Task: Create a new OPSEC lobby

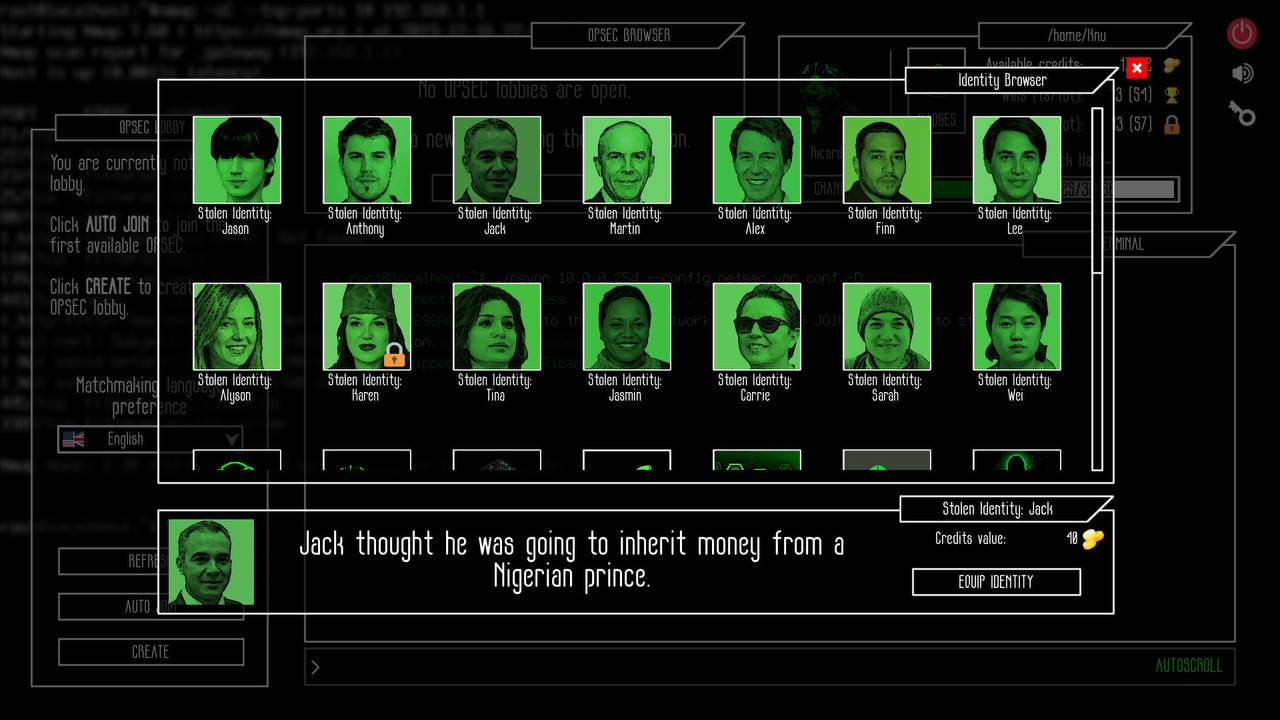Action: tap(151, 652)
